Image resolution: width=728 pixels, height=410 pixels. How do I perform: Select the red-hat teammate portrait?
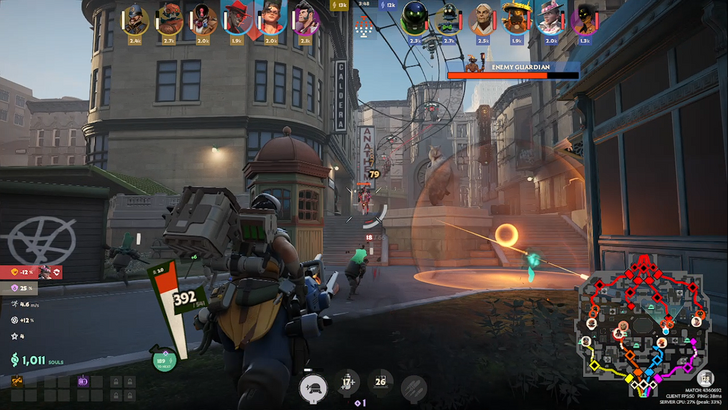tap(238, 18)
